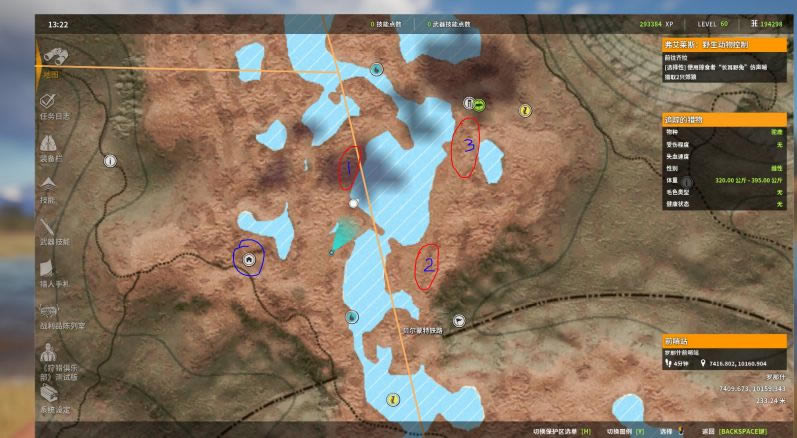Select the teal marker at the map's top
The image size is (797, 438).
[x=376, y=69]
